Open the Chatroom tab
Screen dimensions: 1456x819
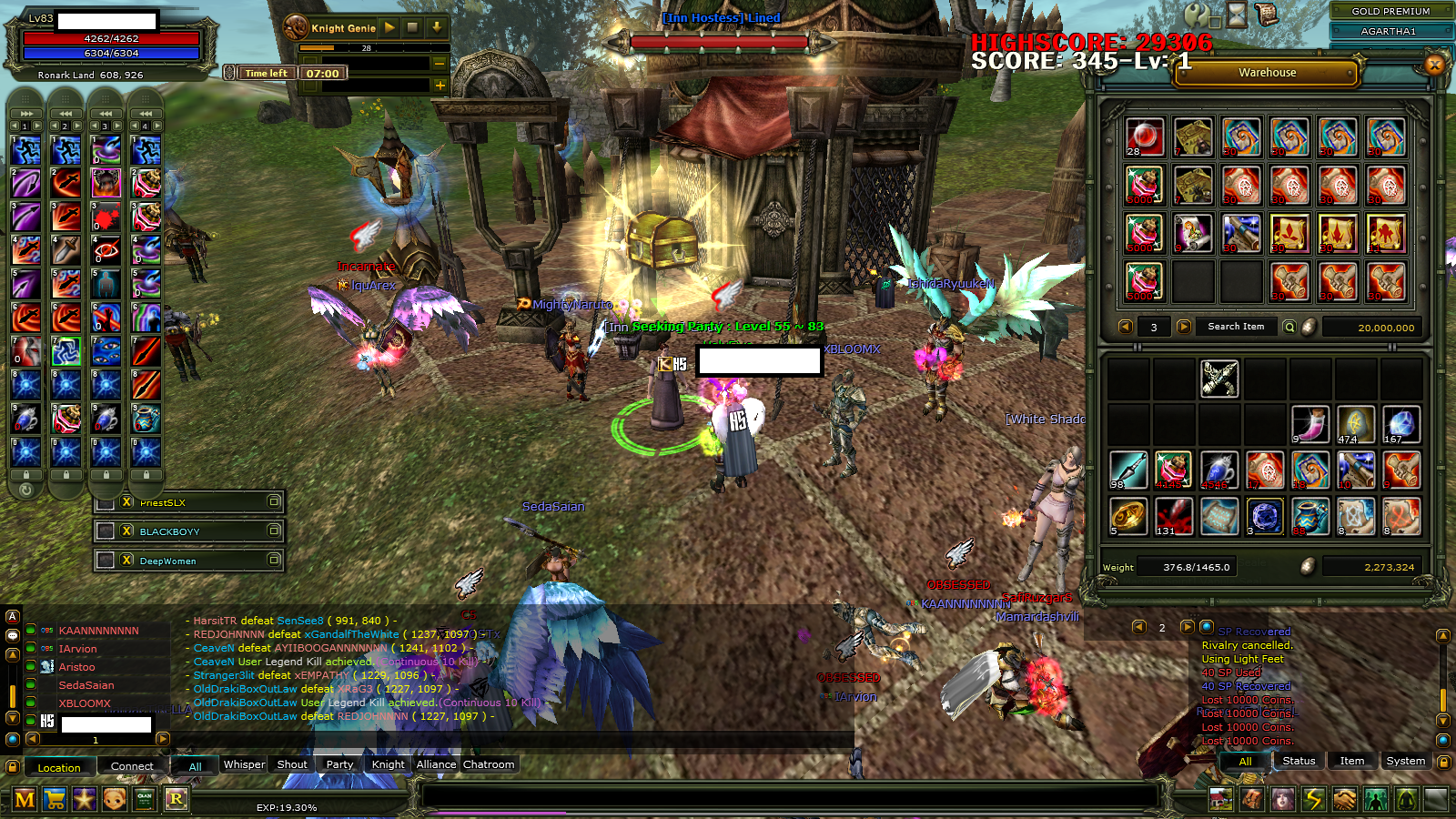[489, 764]
